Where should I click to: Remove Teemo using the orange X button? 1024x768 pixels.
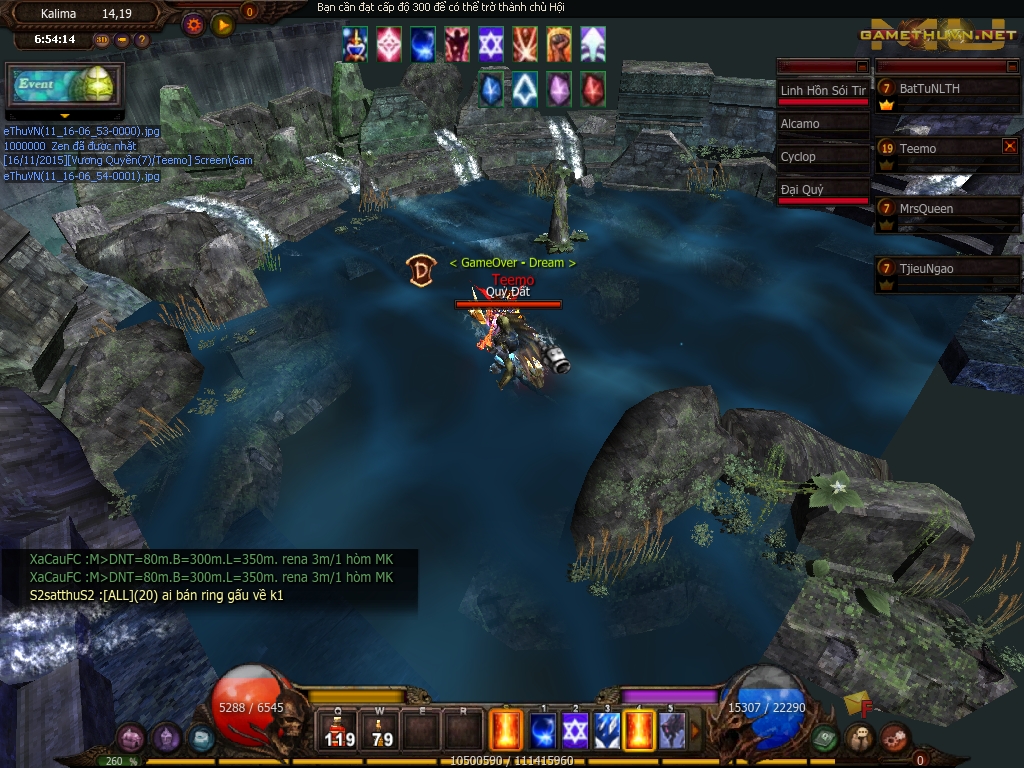[x=1009, y=146]
